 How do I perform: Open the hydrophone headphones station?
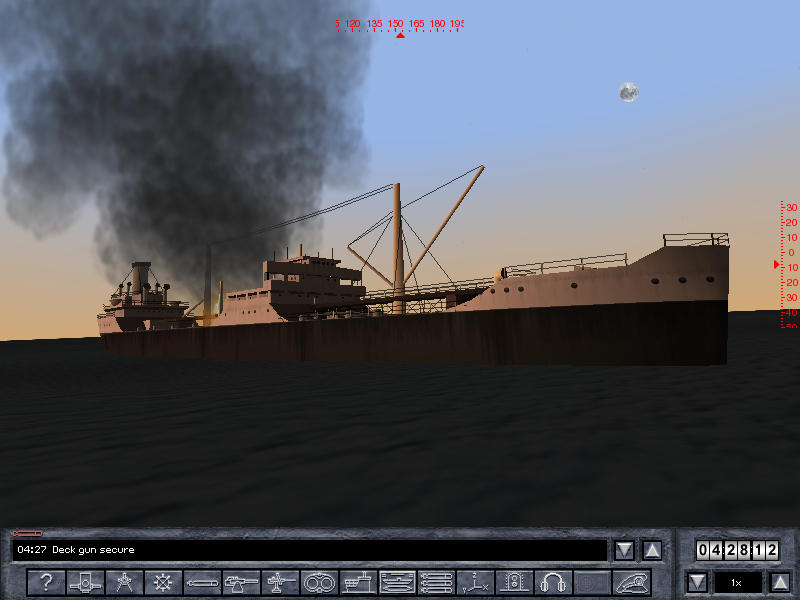[x=553, y=582]
